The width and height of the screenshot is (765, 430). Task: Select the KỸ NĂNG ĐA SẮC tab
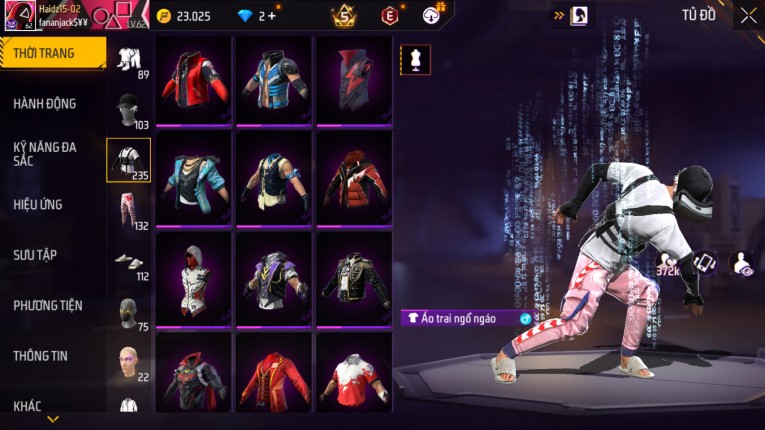pyautogui.click(x=45, y=153)
